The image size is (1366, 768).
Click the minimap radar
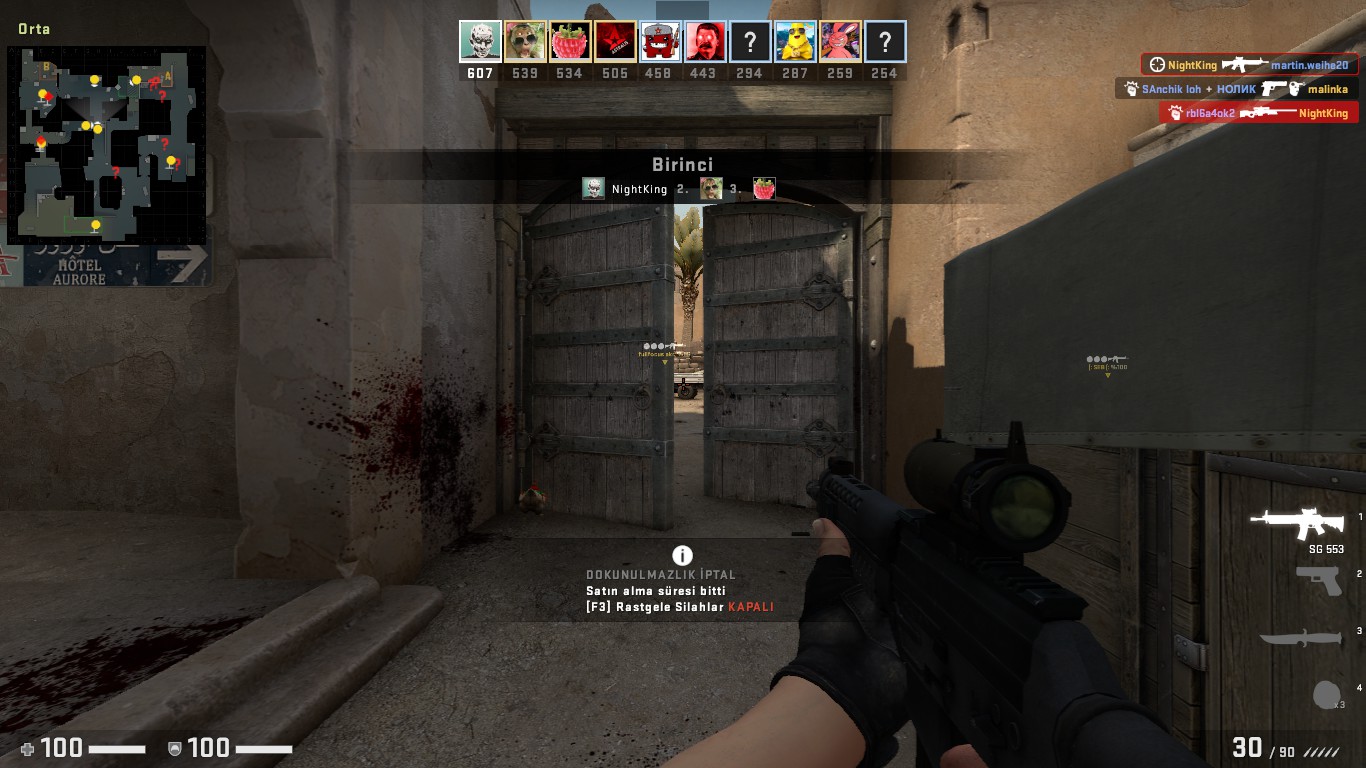pos(107,145)
